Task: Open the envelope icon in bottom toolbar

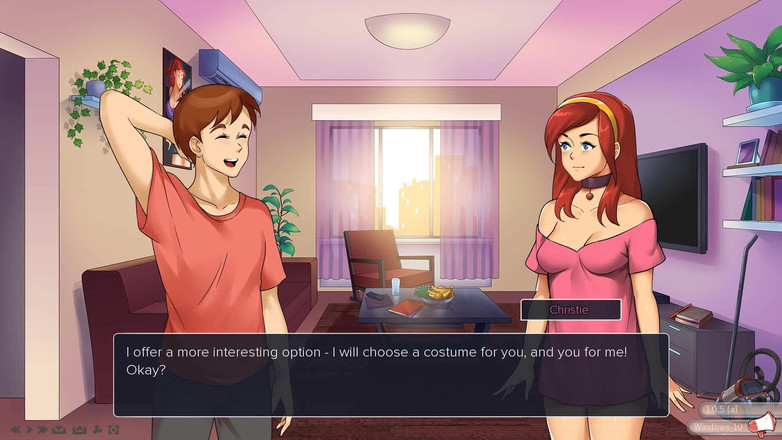Action: (x=59, y=430)
